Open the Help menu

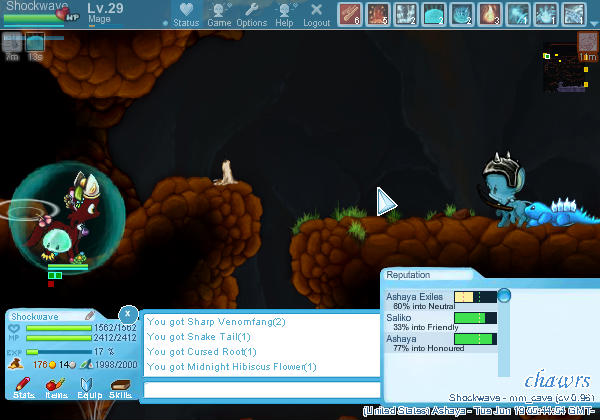[284, 14]
